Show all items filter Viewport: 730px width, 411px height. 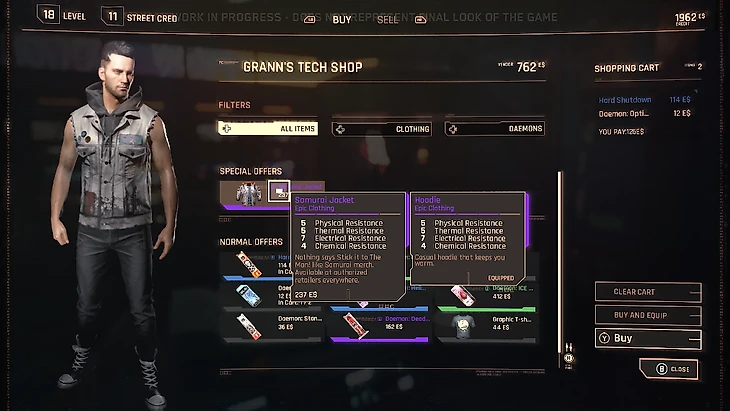pos(268,128)
